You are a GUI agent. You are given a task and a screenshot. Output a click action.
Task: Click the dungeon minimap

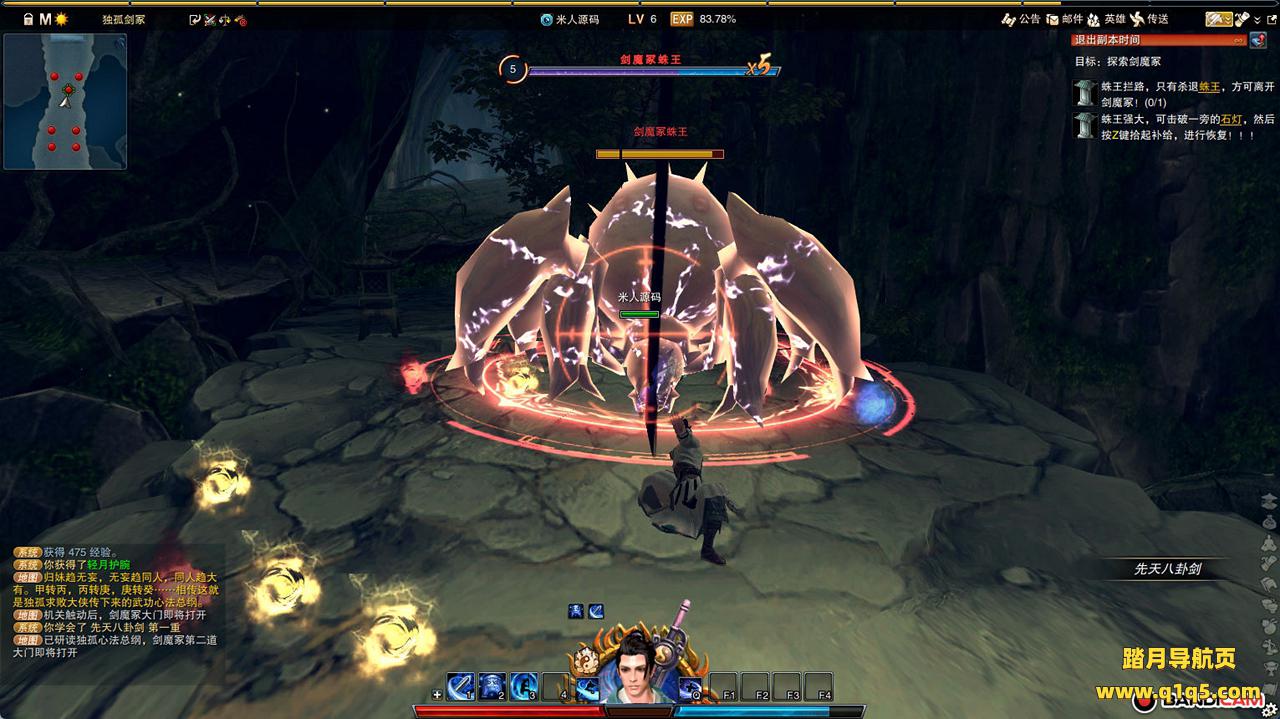pos(65,101)
